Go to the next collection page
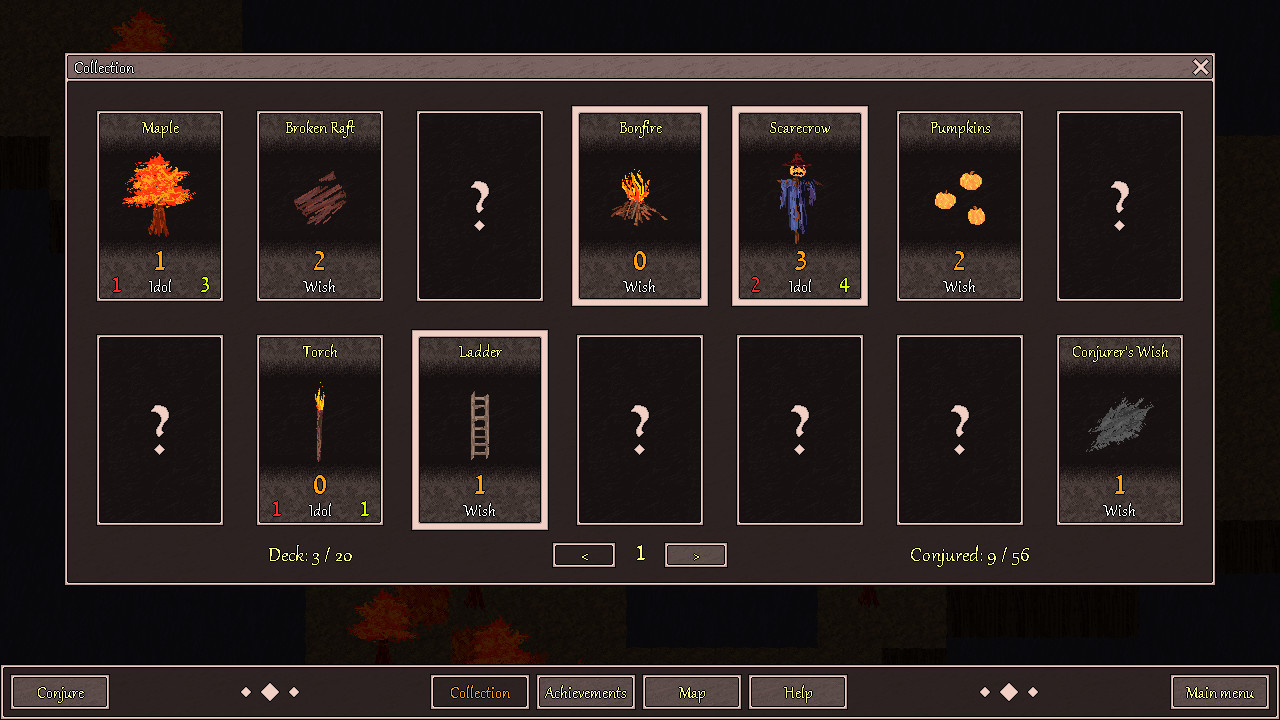The height and width of the screenshot is (720, 1280). coord(695,554)
